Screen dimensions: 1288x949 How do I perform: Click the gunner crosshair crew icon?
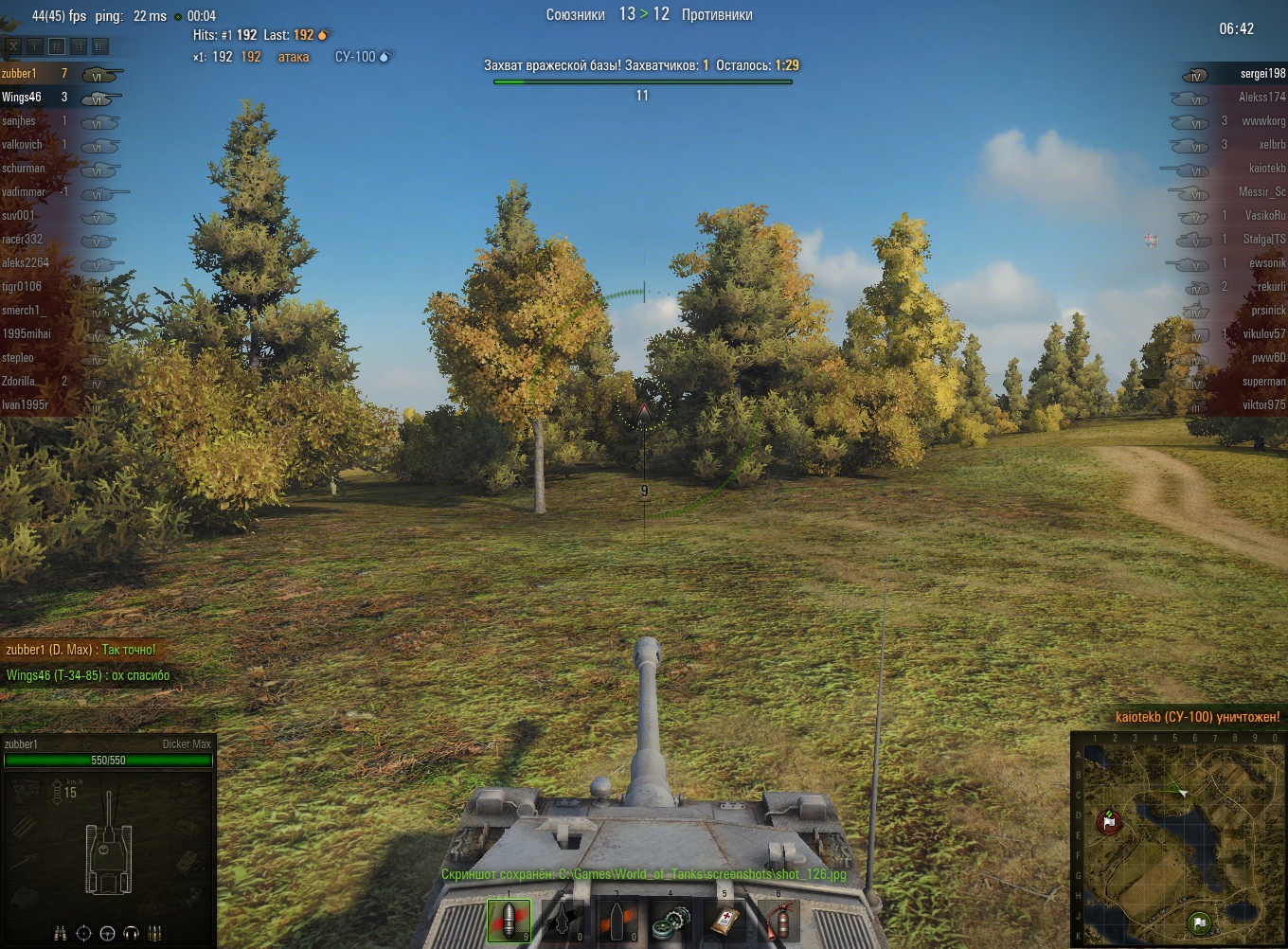click(x=84, y=933)
